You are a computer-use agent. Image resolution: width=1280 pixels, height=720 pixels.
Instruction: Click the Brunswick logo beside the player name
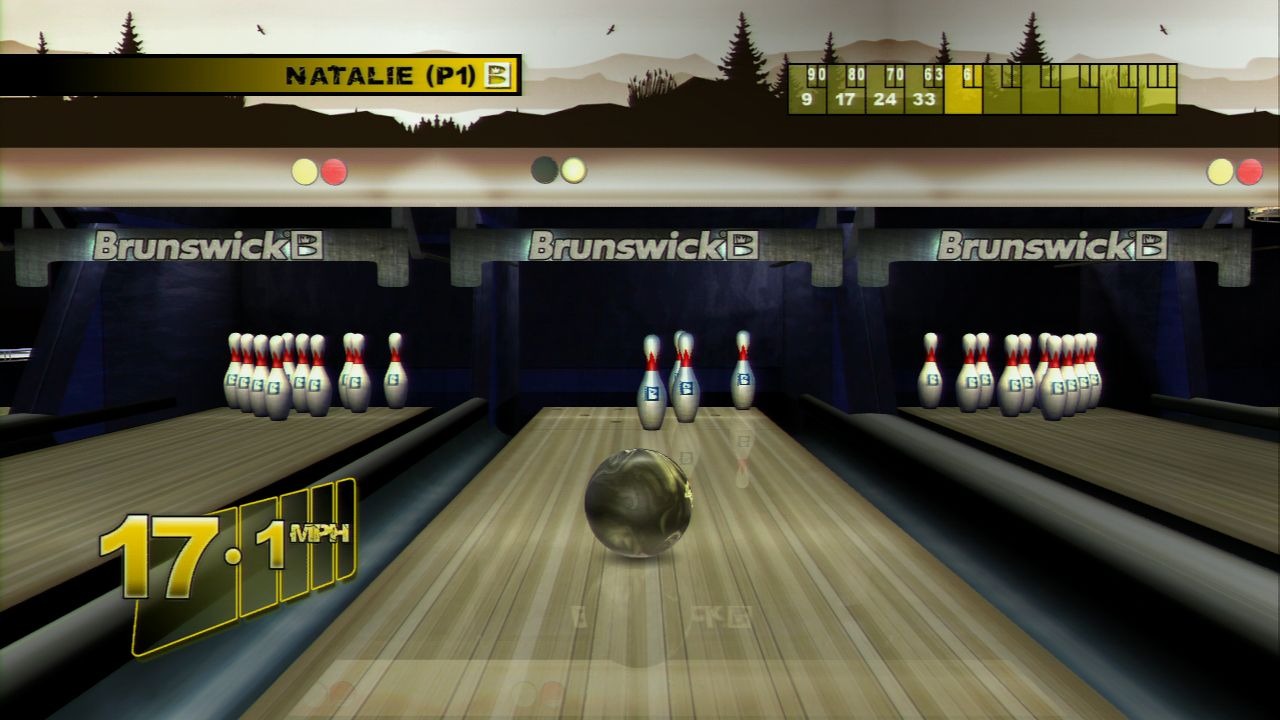(498, 75)
